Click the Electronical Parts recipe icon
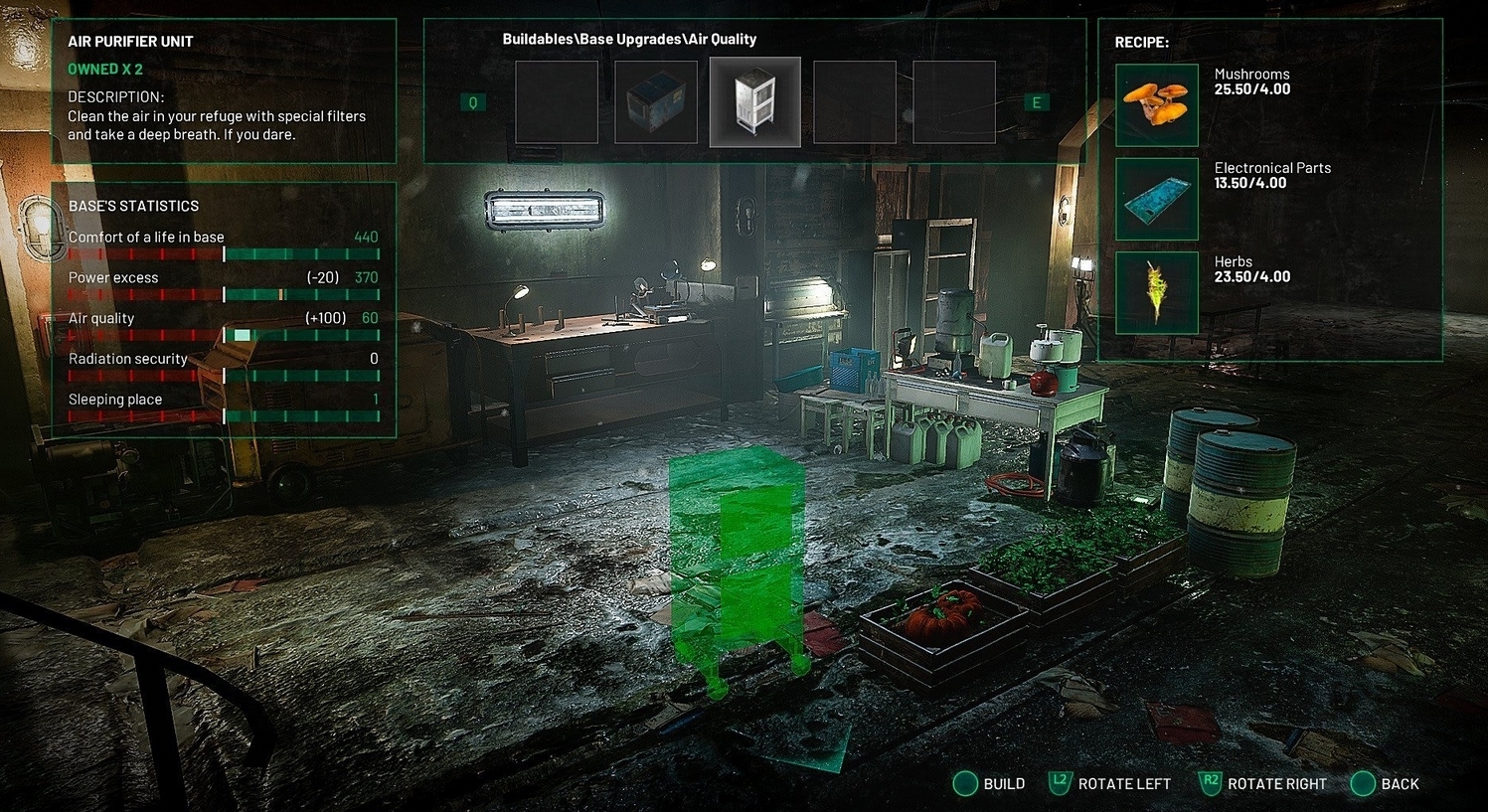Screen dimensions: 1488x812 coord(1156,198)
